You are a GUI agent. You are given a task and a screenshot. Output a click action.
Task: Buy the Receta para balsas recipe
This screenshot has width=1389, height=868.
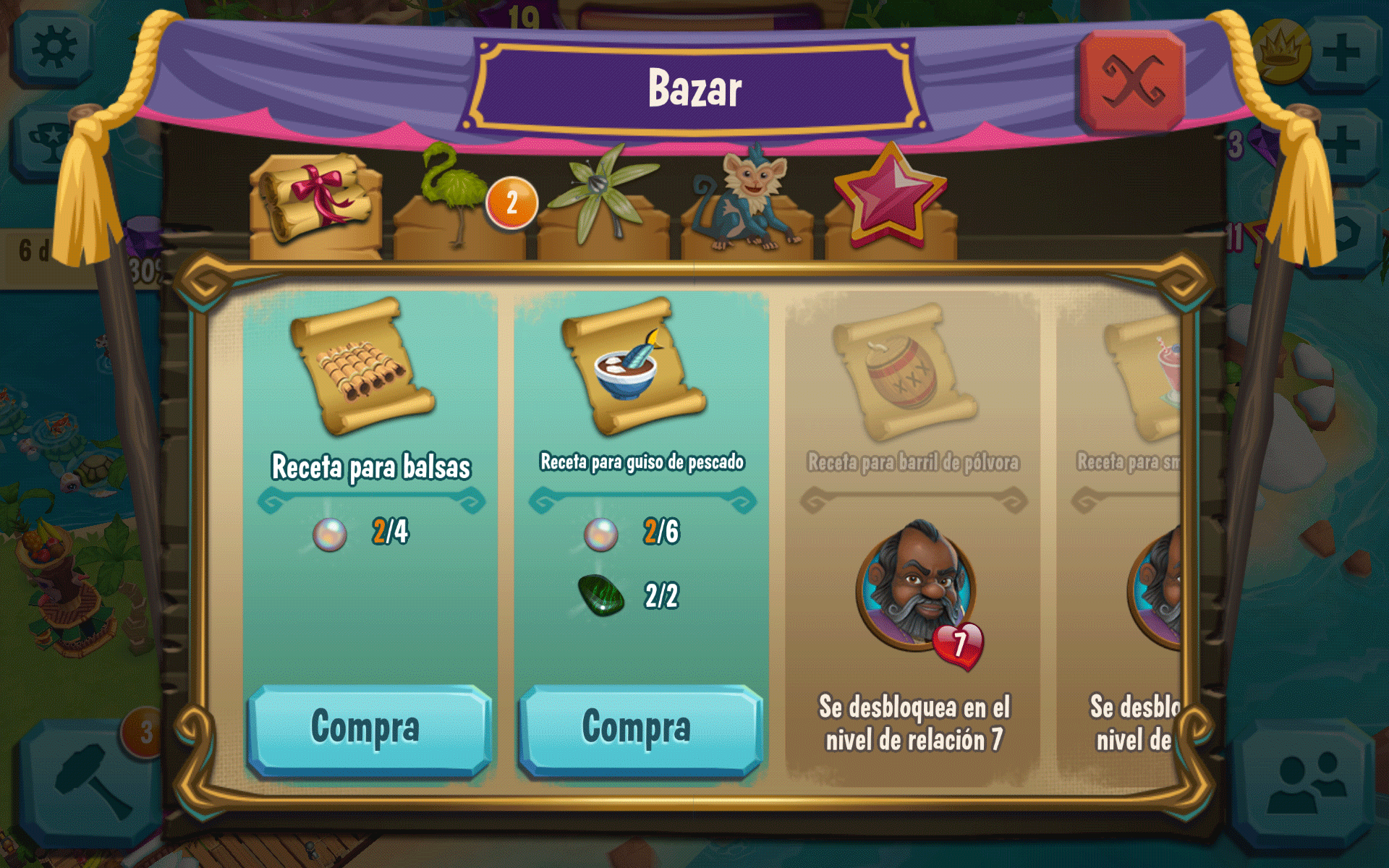[x=369, y=729]
